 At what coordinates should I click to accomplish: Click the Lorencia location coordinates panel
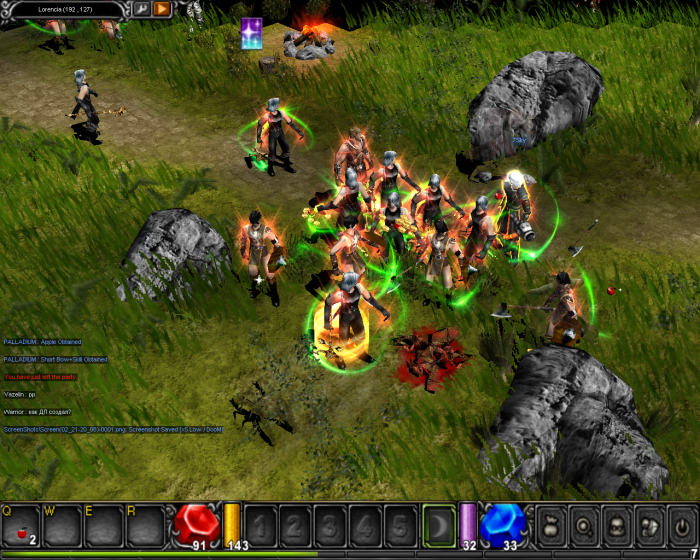(x=65, y=9)
